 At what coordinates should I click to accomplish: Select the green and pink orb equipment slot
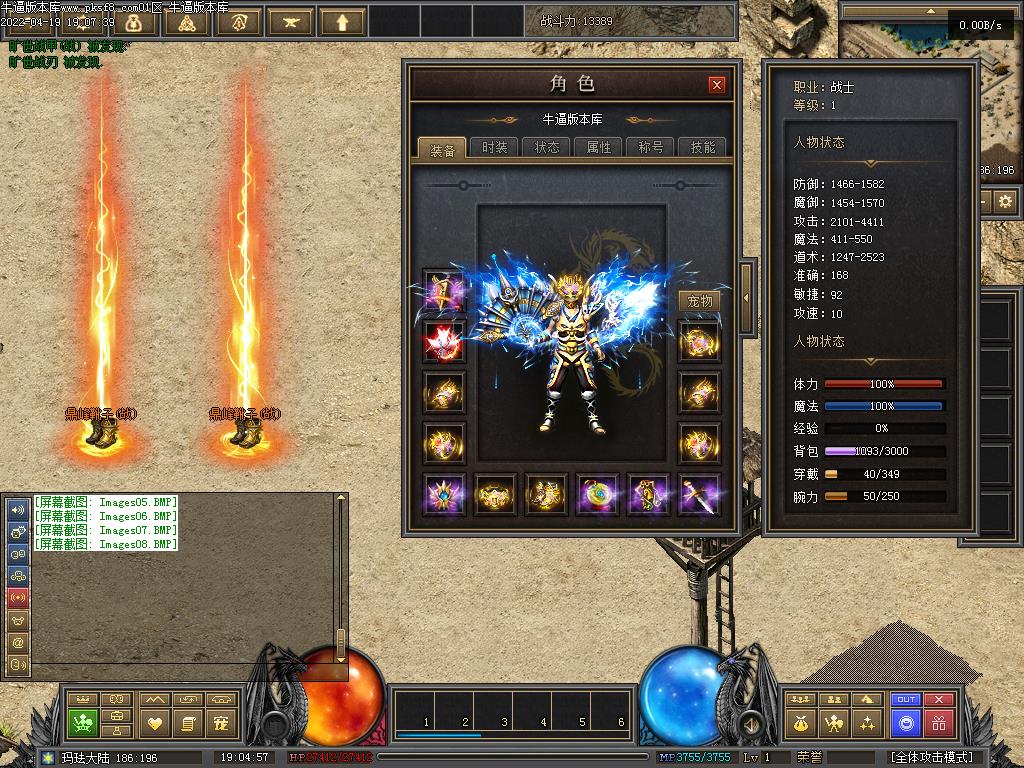tap(597, 494)
